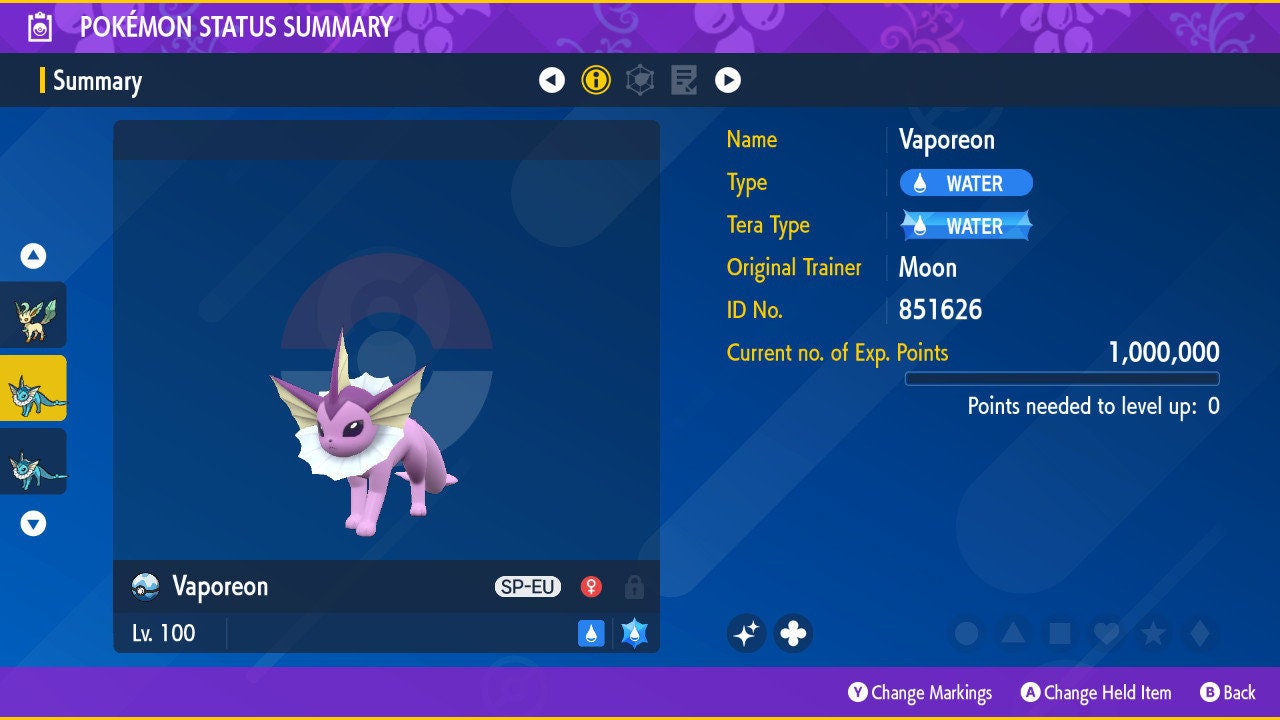
Task: Show the next Pokémon with down arrow
Action: click(33, 523)
